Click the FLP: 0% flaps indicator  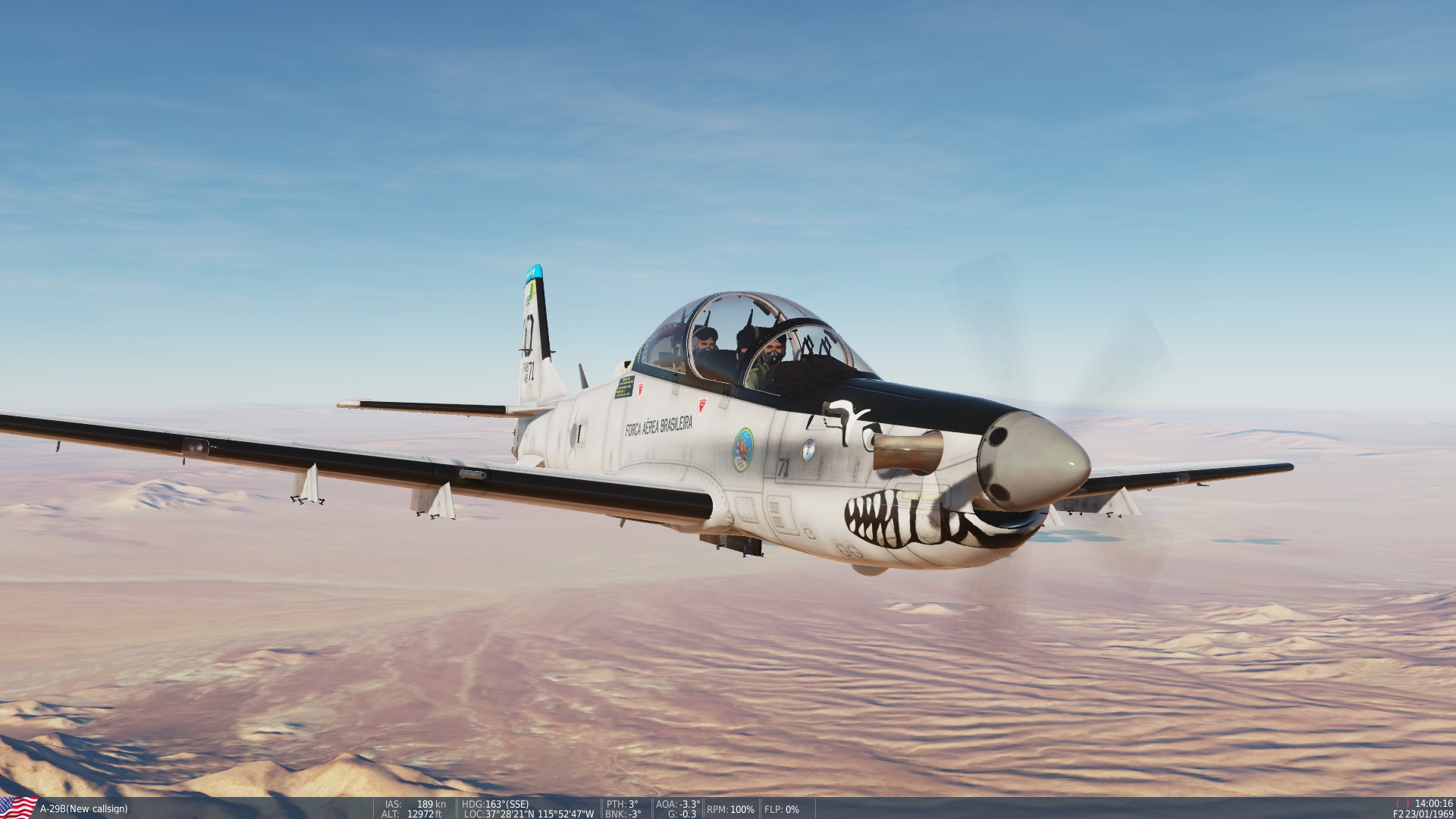[x=782, y=809]
